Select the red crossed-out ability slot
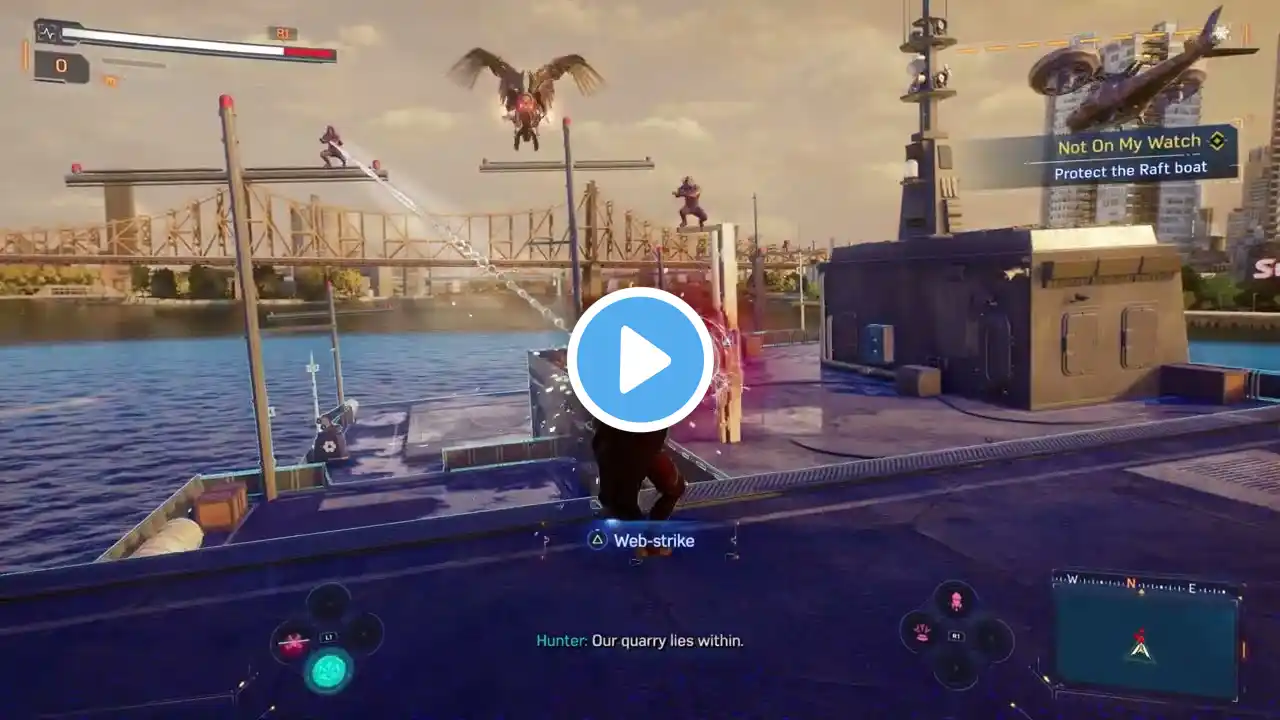This screenshot has width=1280, height=720. [292, 643]
